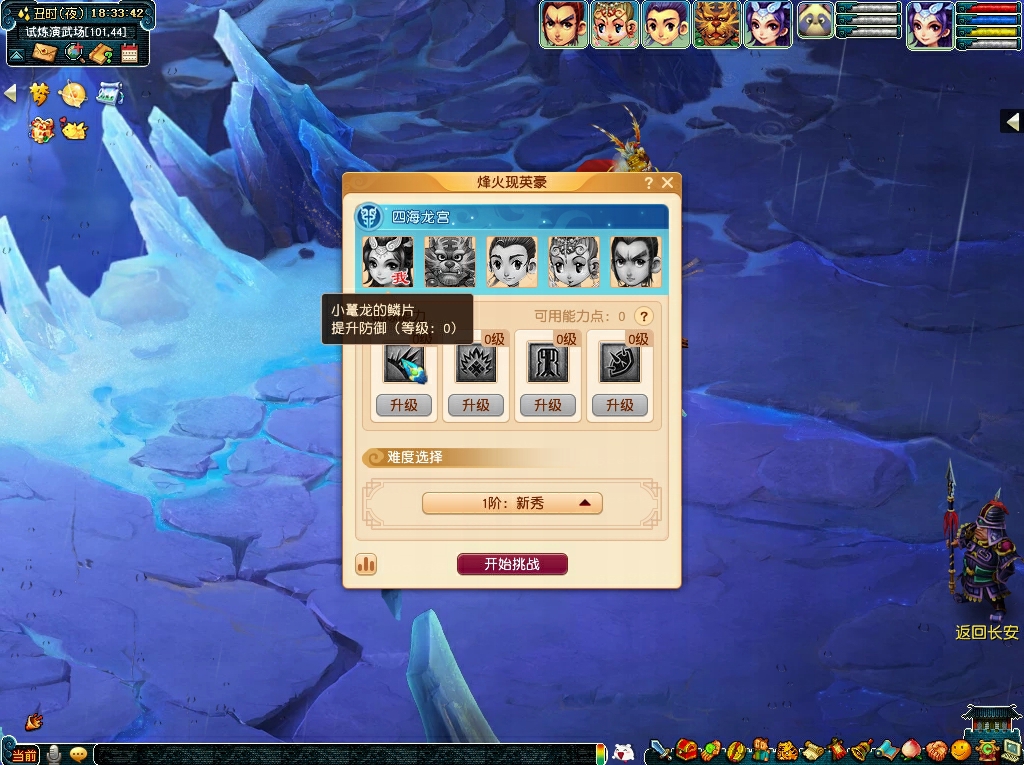1024x765 pixels.
Task: Open the tiger pet toolbar icon
Action: coord(788,750)
